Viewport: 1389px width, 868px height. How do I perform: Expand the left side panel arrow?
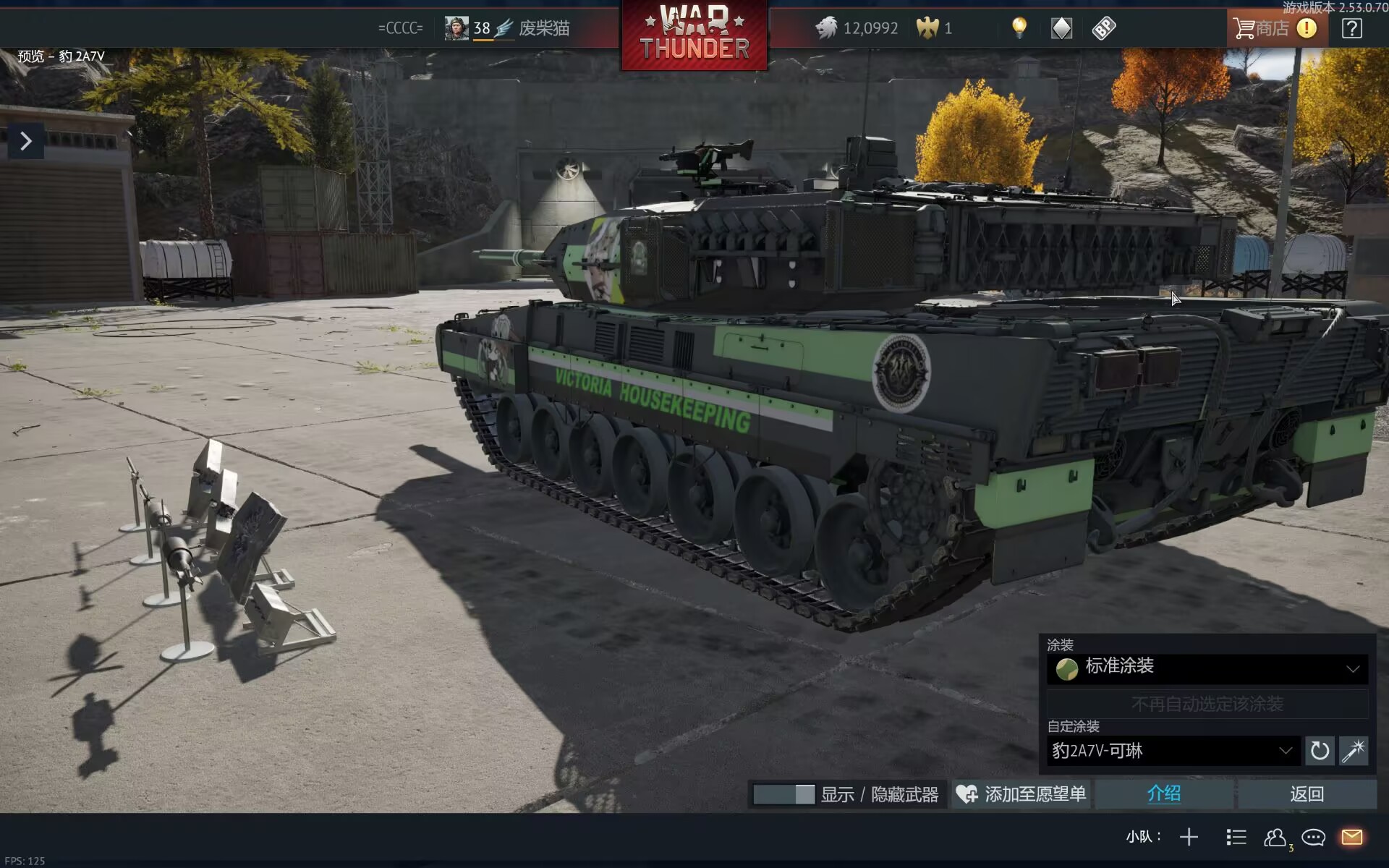point(26,141)
